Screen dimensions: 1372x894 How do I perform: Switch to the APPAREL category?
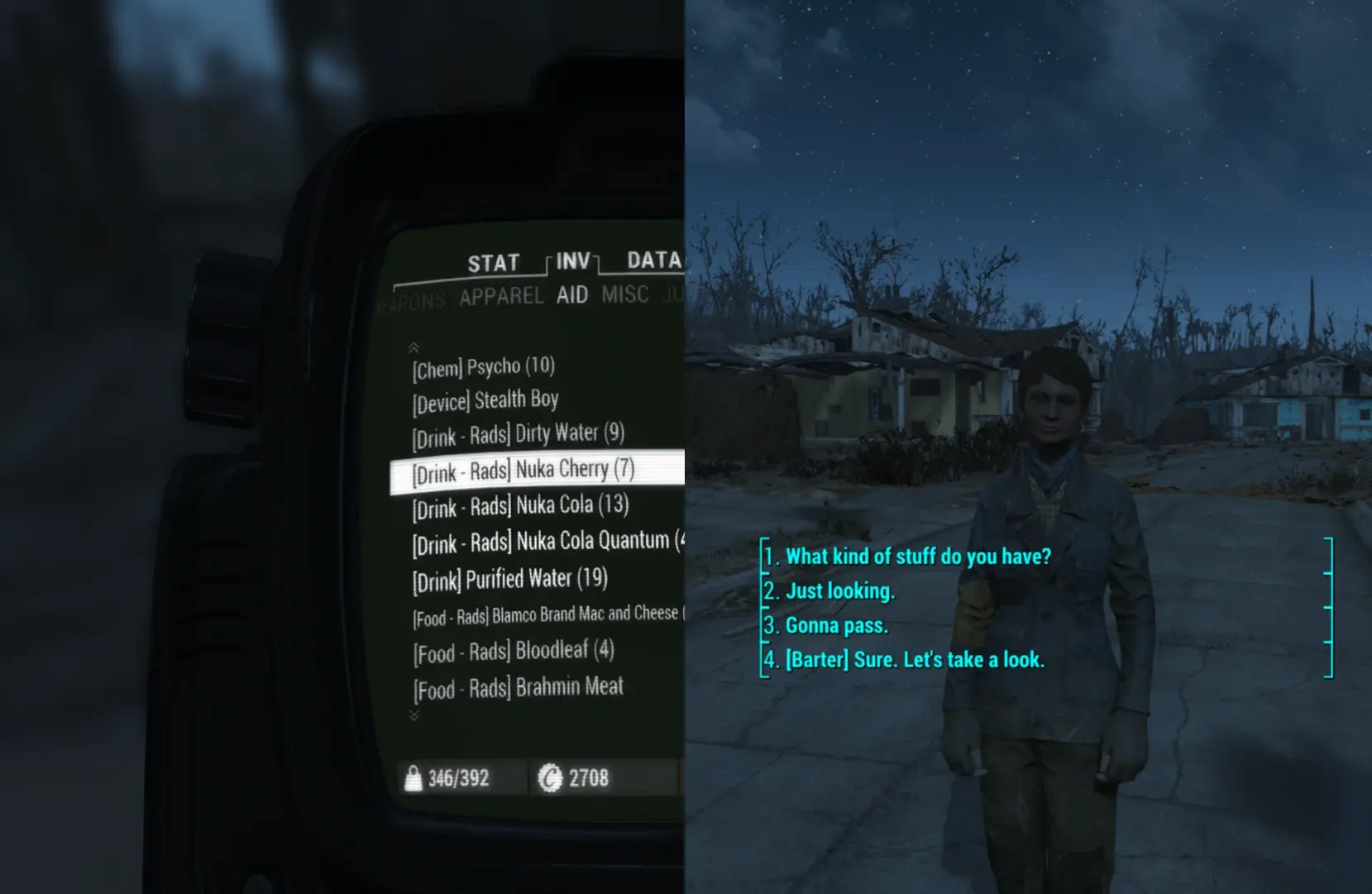pos(501,297)
